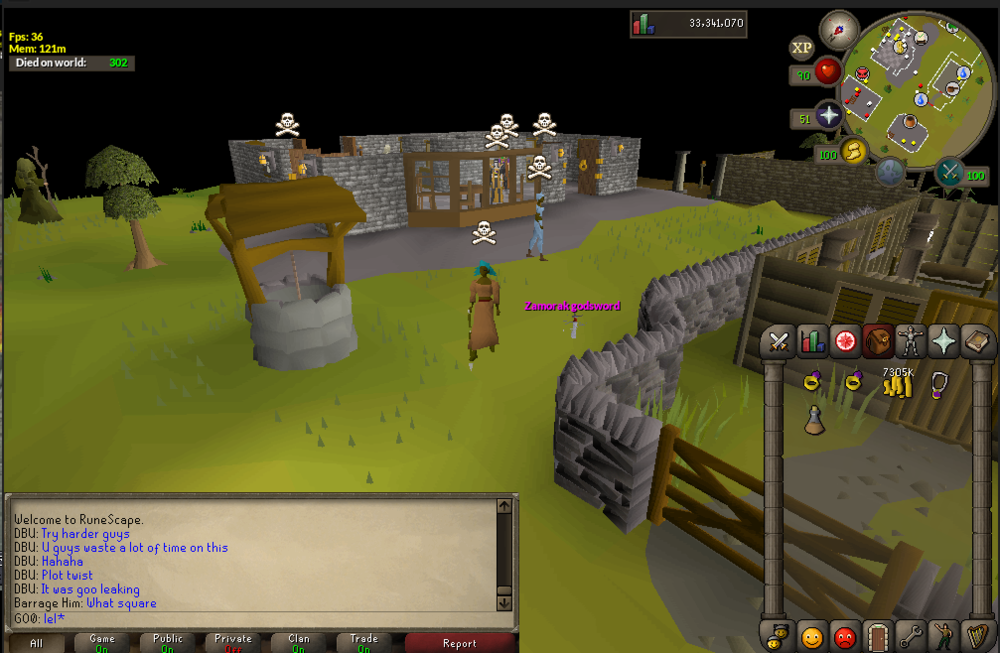Open the harp Music Player tab
1000x653 pixels.
click(x=977, y=635)
